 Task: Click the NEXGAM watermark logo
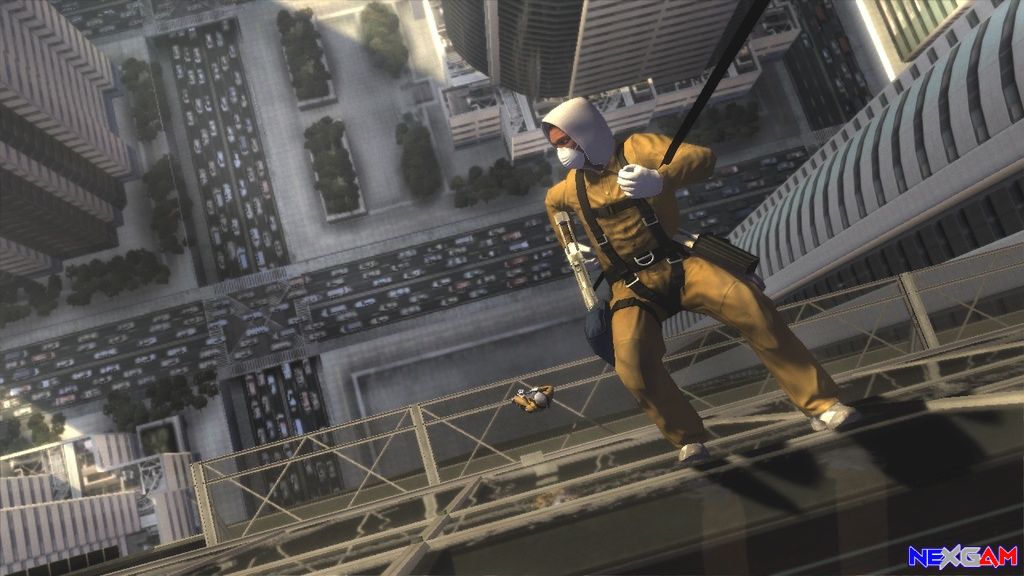click(962, 557)
